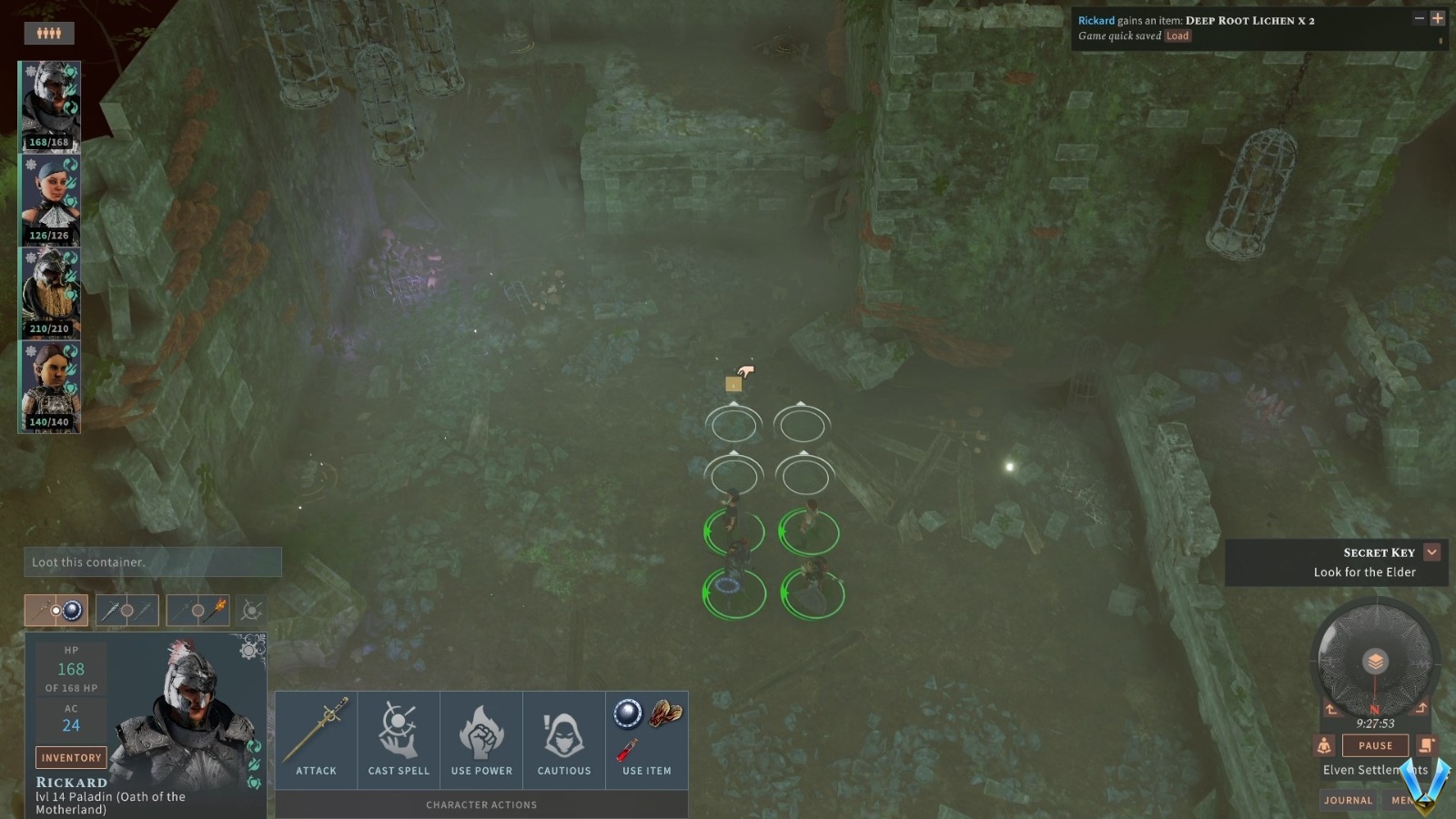The image size is (1456, 819).
Task: Use the red potion item icon
Action: [628, 748]
